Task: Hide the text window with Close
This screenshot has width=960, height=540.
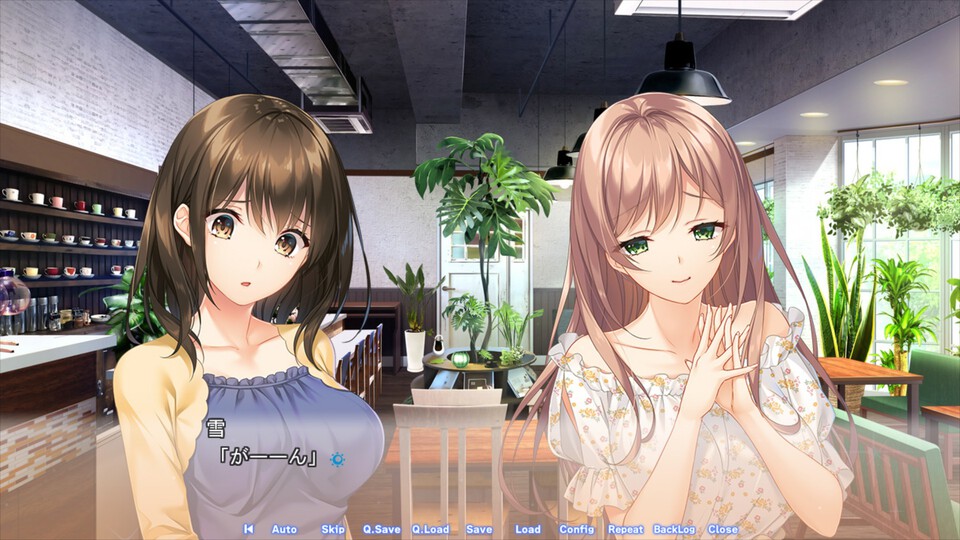Action: click(x=723, y=529)
